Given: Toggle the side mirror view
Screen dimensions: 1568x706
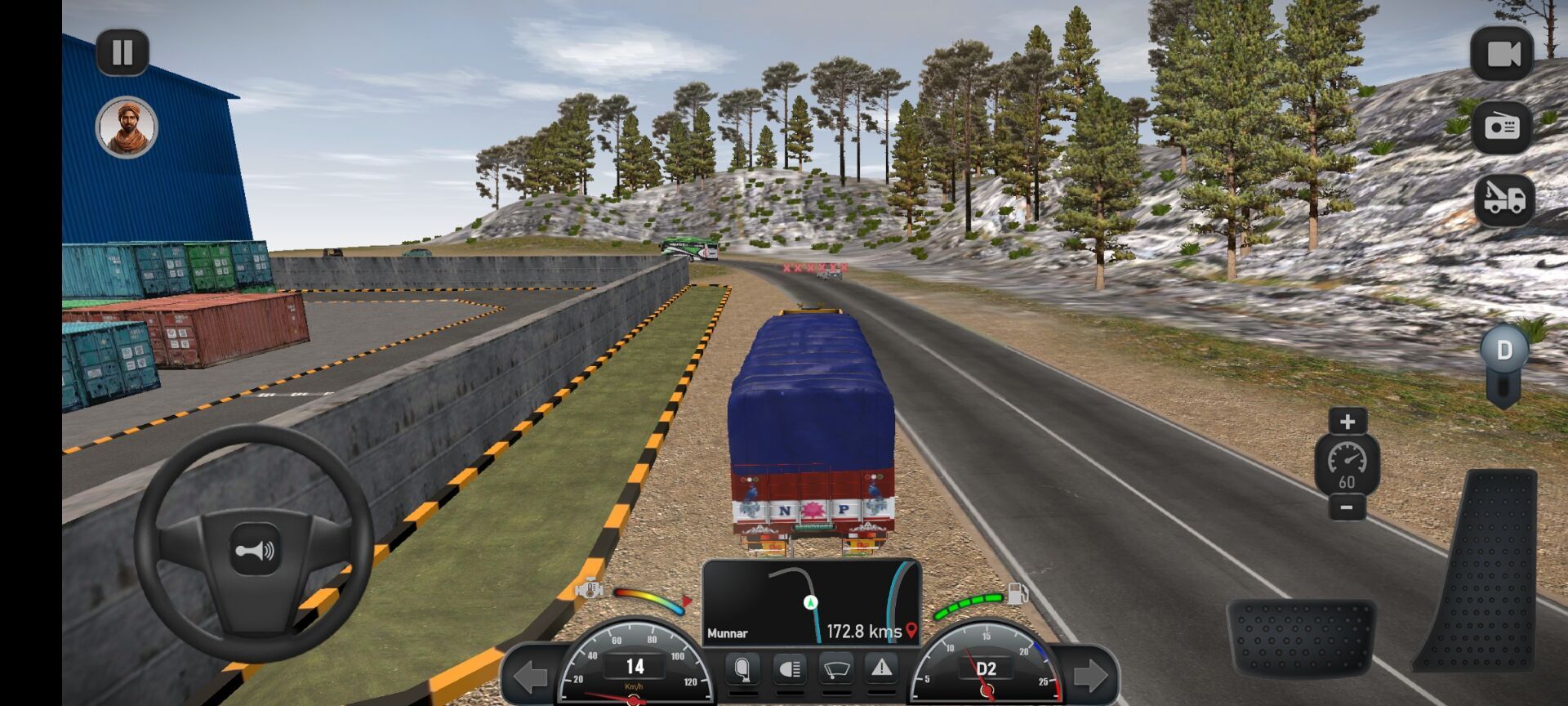Looking at the screenshot, I should click(x=742, y=671).
